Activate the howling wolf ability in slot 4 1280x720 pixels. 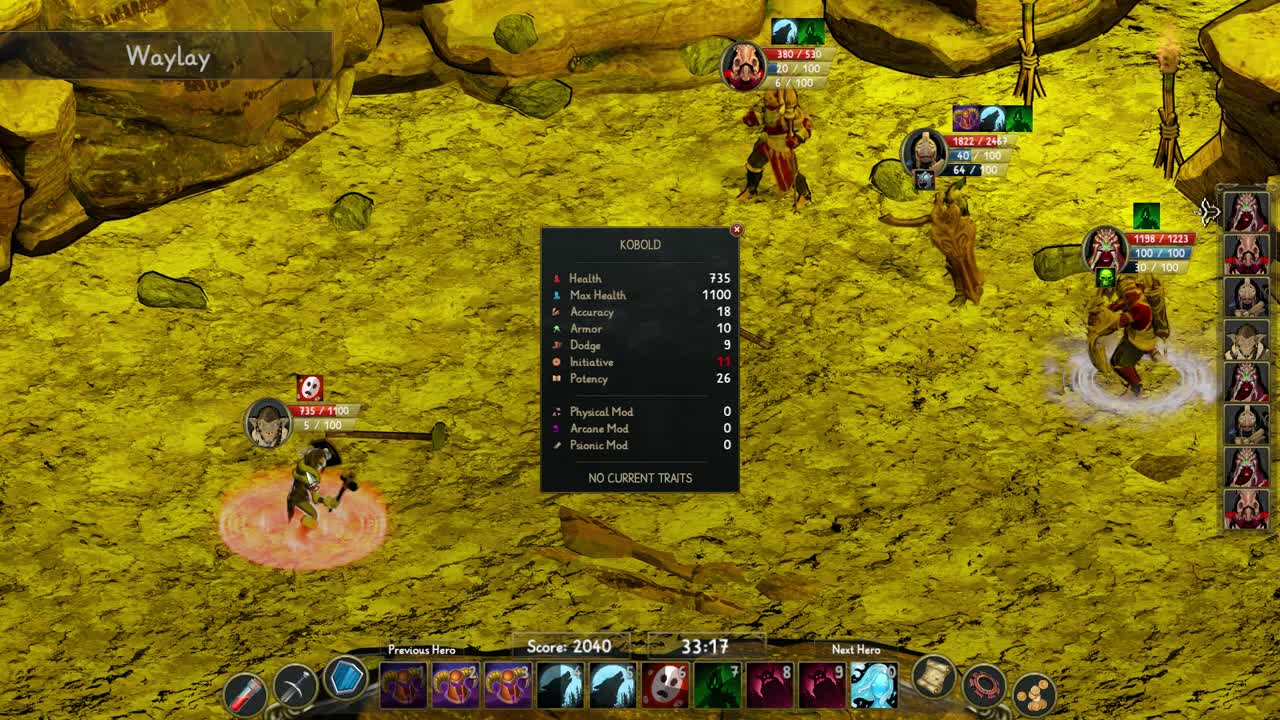point(556,684)
